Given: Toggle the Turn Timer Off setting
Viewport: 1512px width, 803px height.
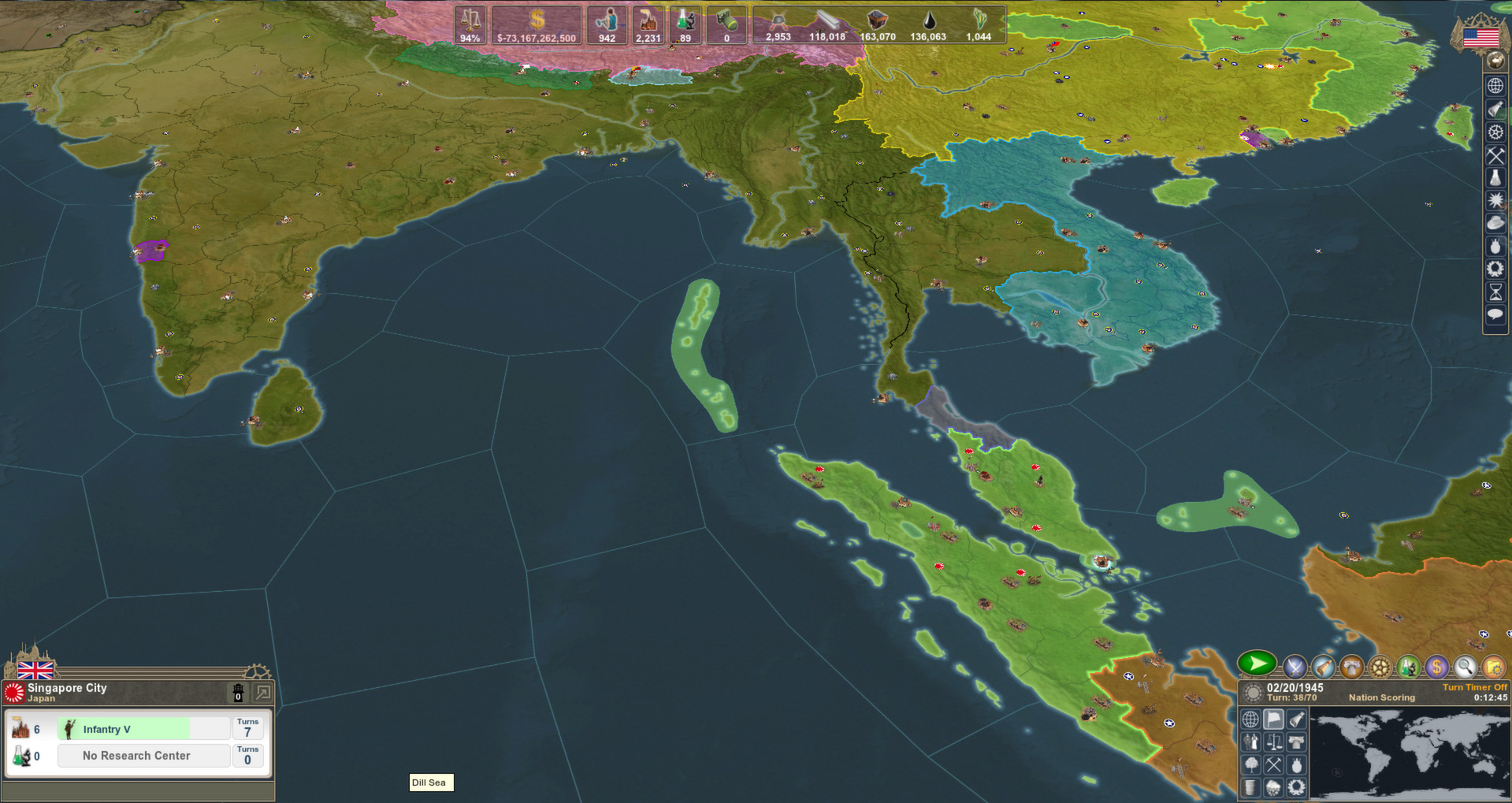Looking at the screenshot, I should [x=1475, y=687].
